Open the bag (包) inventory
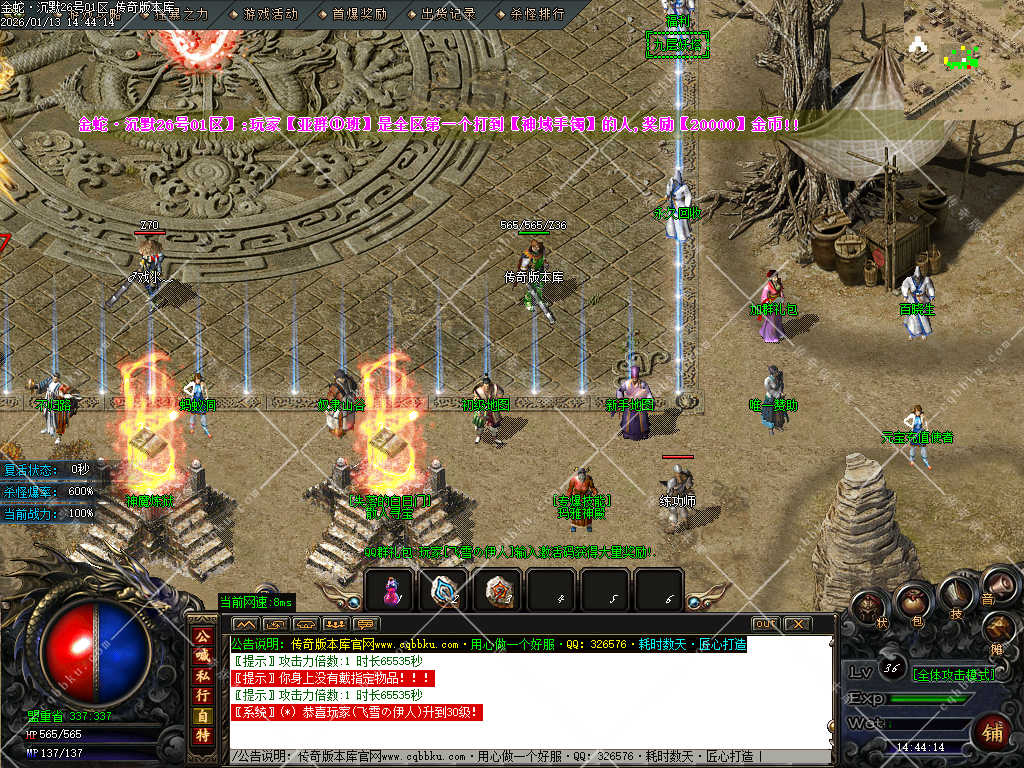1024x768 pixels. (913, 601)
